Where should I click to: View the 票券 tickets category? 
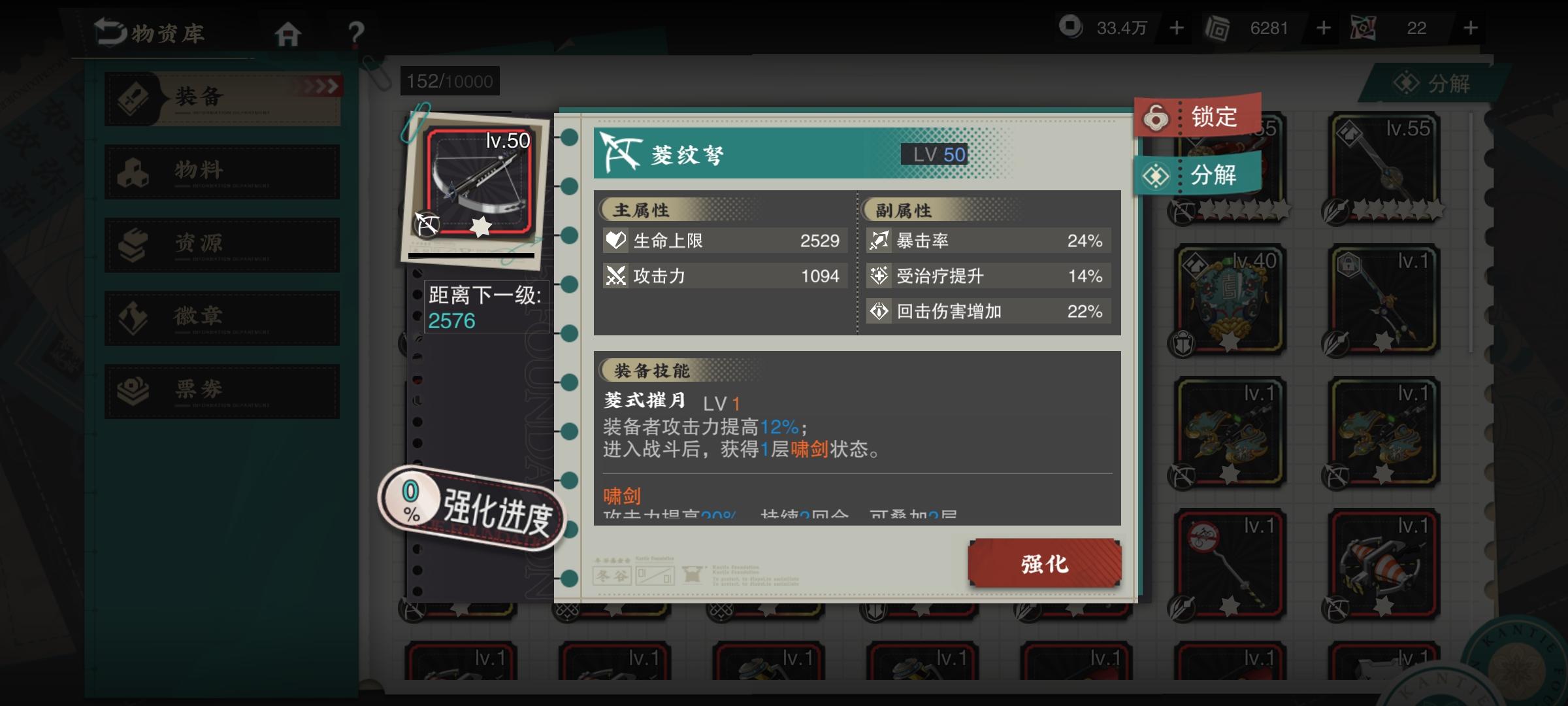222,391
